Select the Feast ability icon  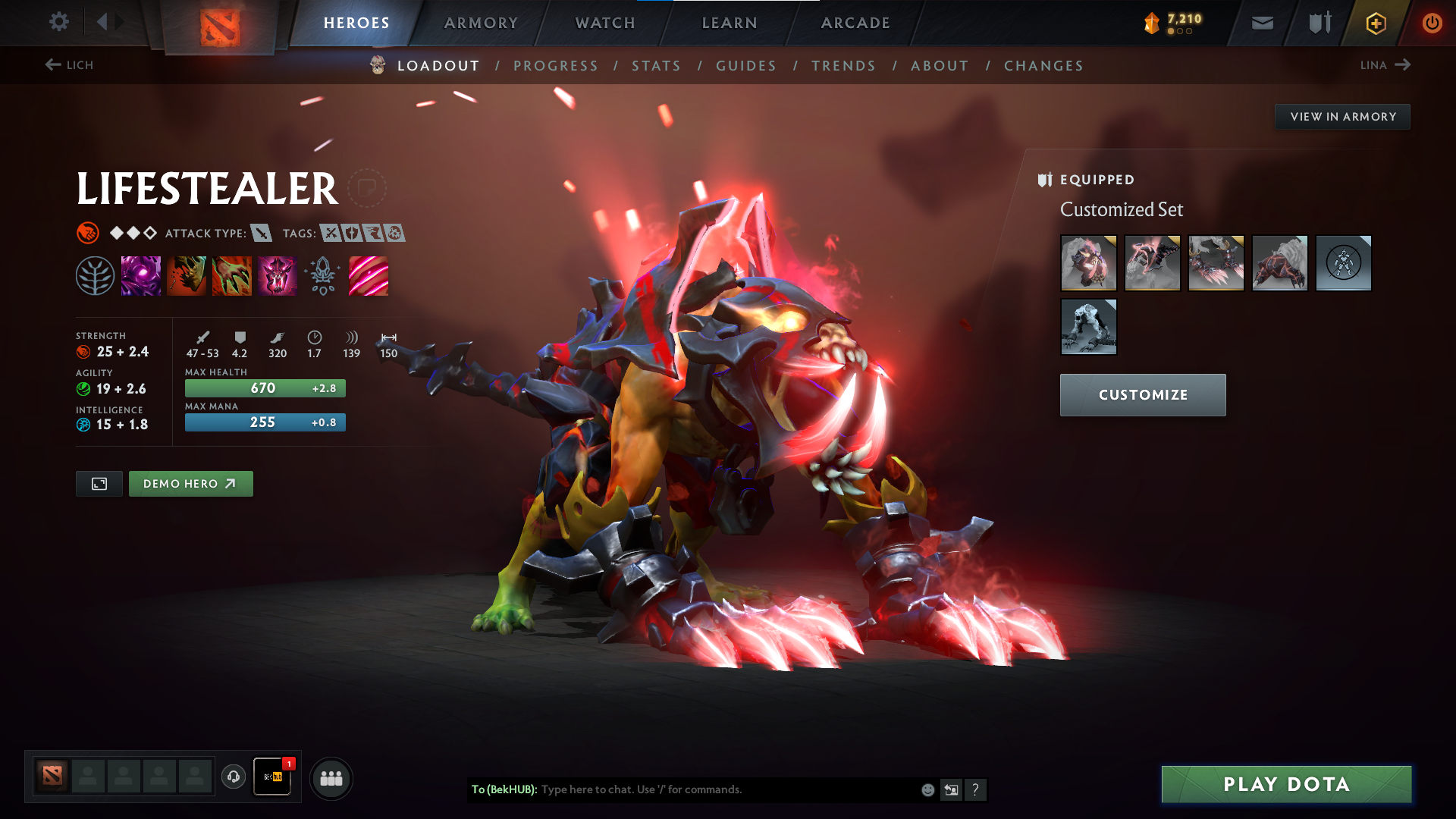point(187,275)
